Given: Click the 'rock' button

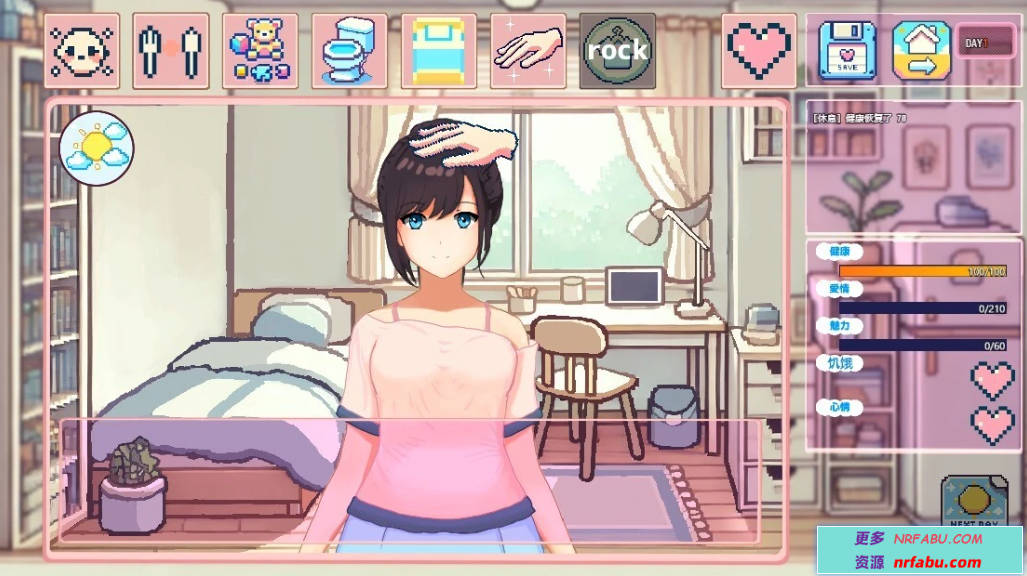Looking at the screenshot, I should pyautogui.click(x=617, y=50).
